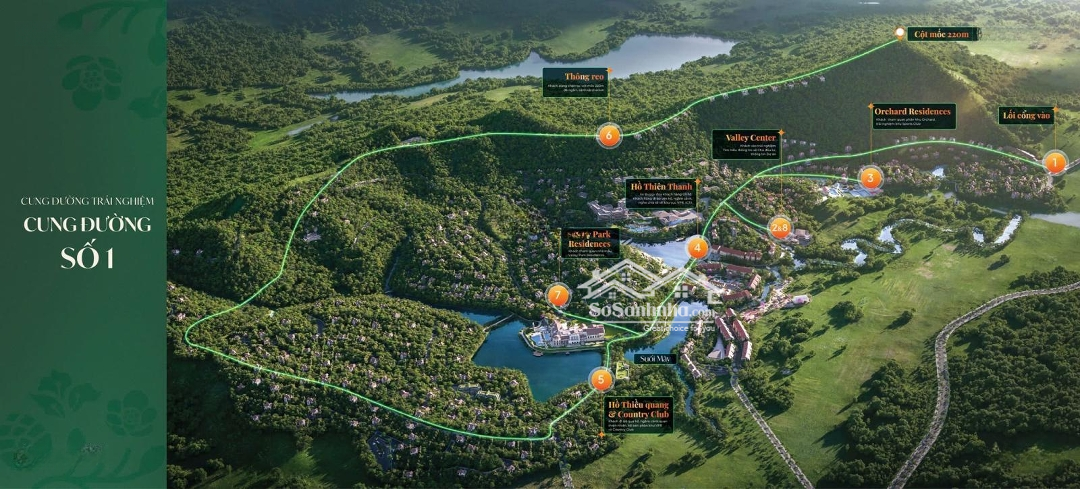
Task: Open map marker number 5
Action: coord(600,379)
